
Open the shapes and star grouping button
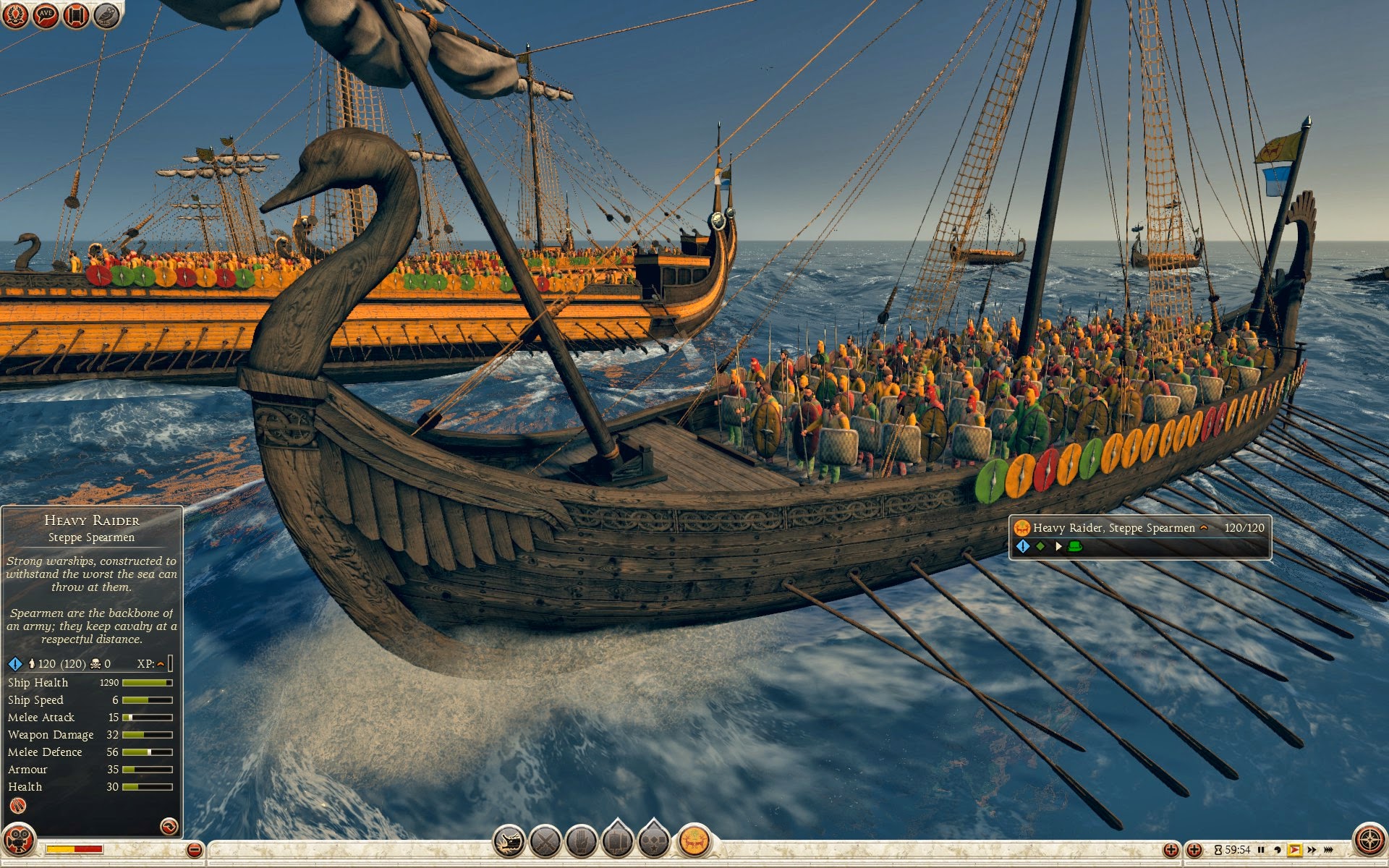(x=653, y=842)
